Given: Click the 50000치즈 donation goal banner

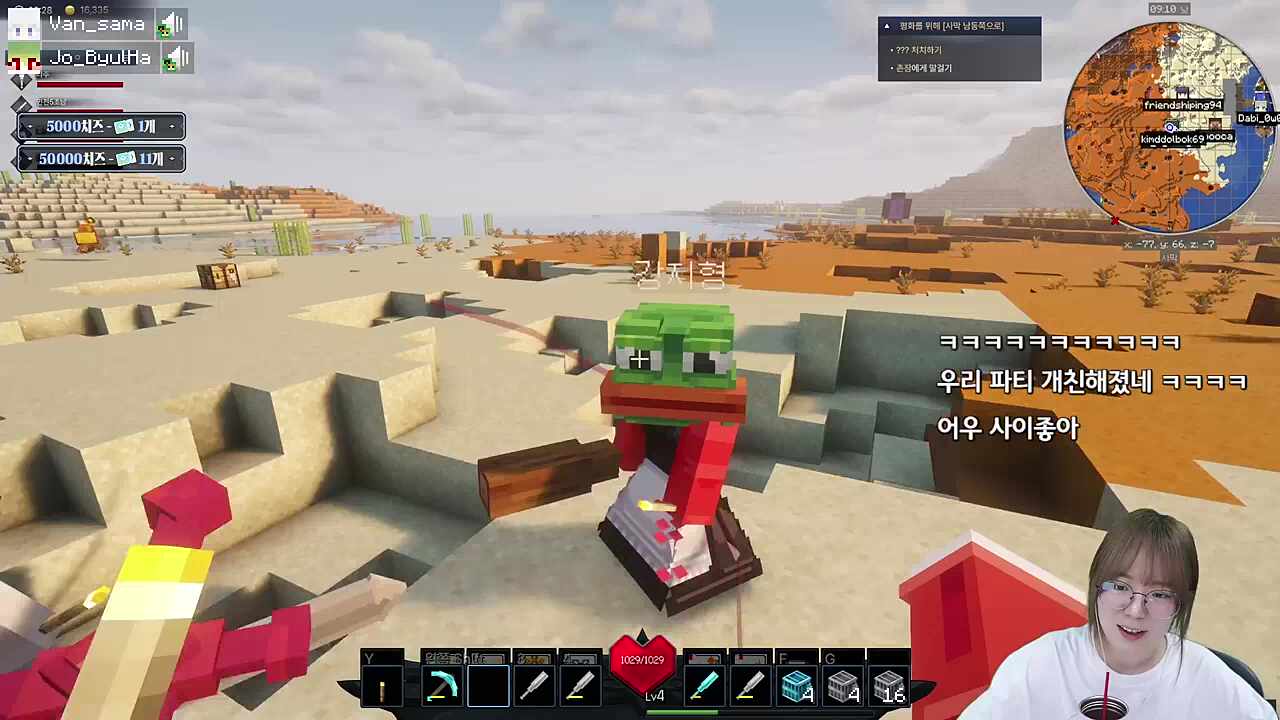Looking at the screenshot, I should point(101,159).
